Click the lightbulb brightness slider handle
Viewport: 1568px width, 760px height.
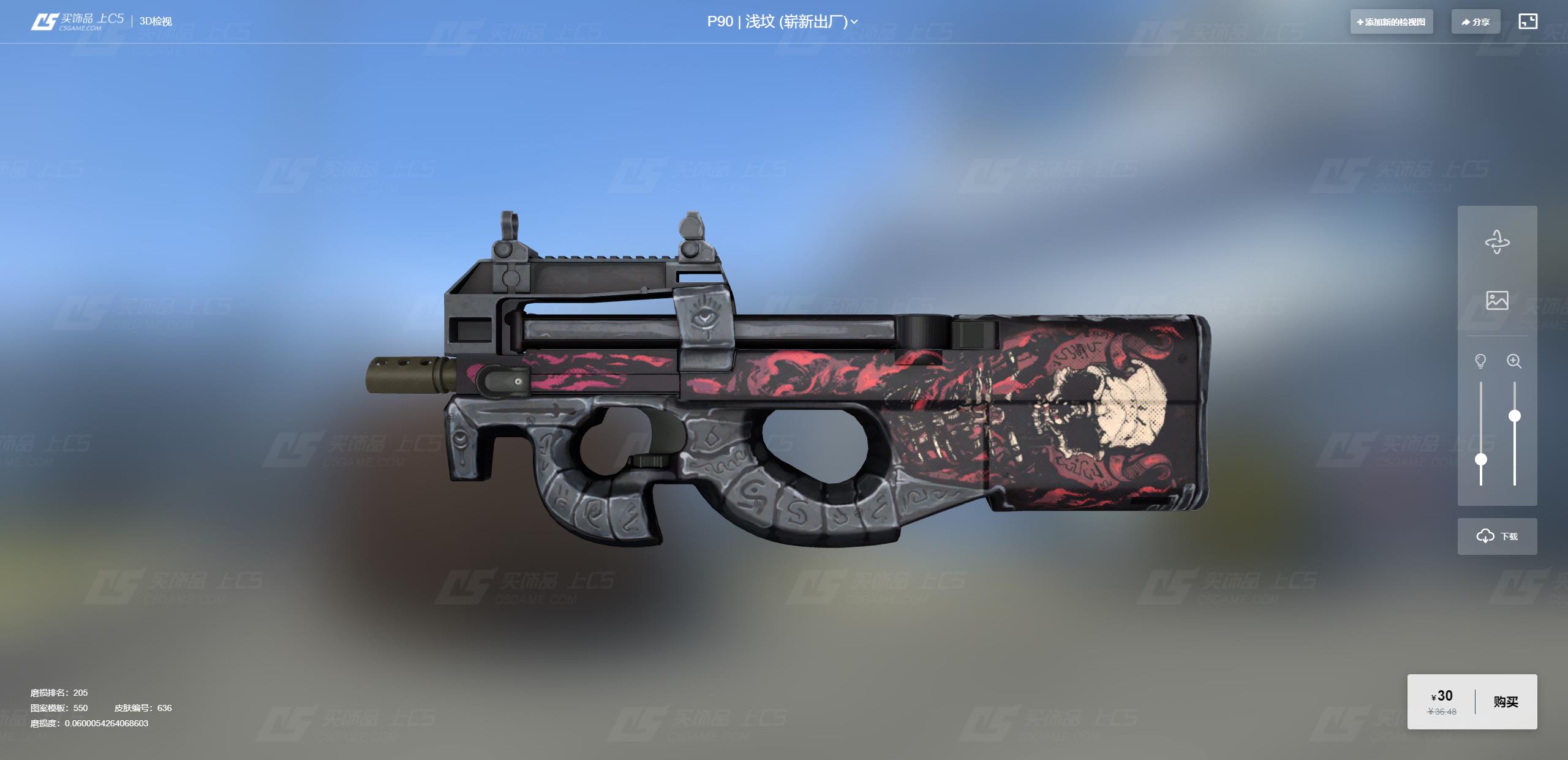[x=1480, y=459]
